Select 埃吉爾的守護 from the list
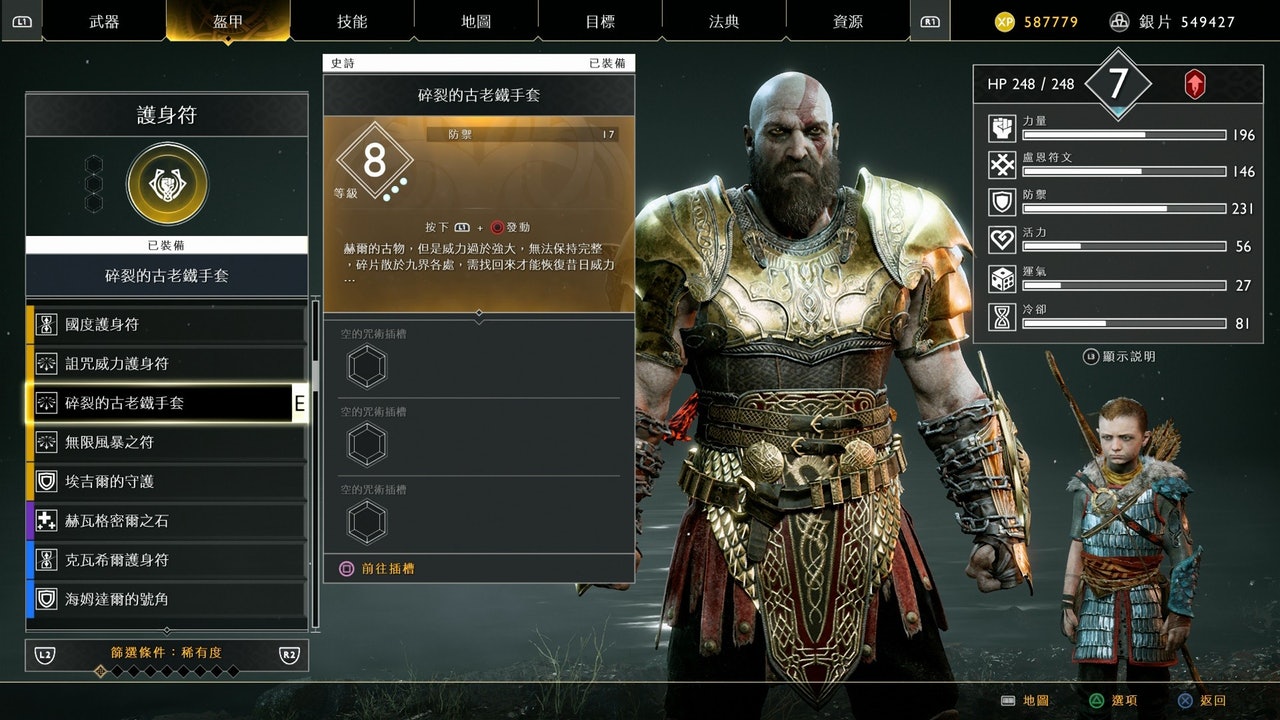 pyautogui.click(x=166, y=481)
